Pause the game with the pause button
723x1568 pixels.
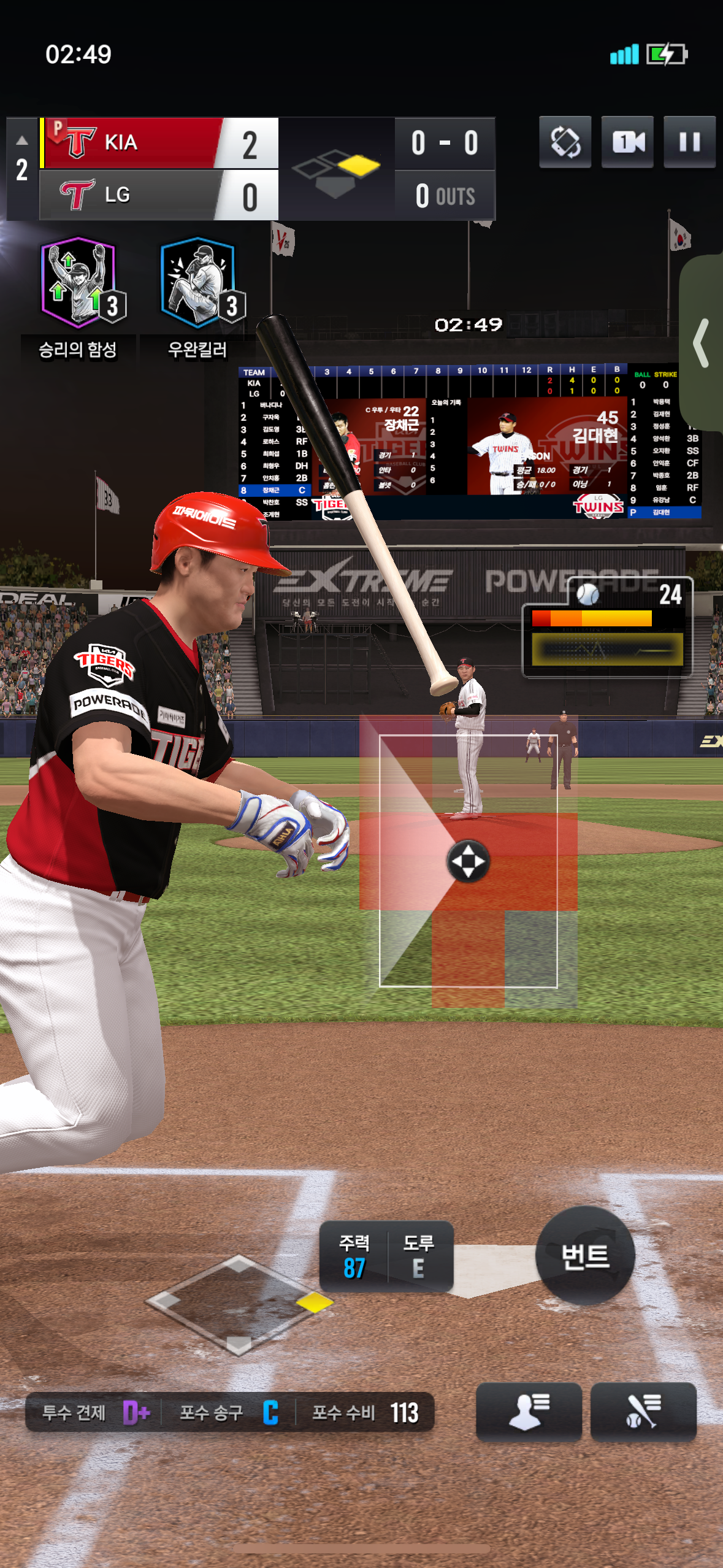point(689,142)
